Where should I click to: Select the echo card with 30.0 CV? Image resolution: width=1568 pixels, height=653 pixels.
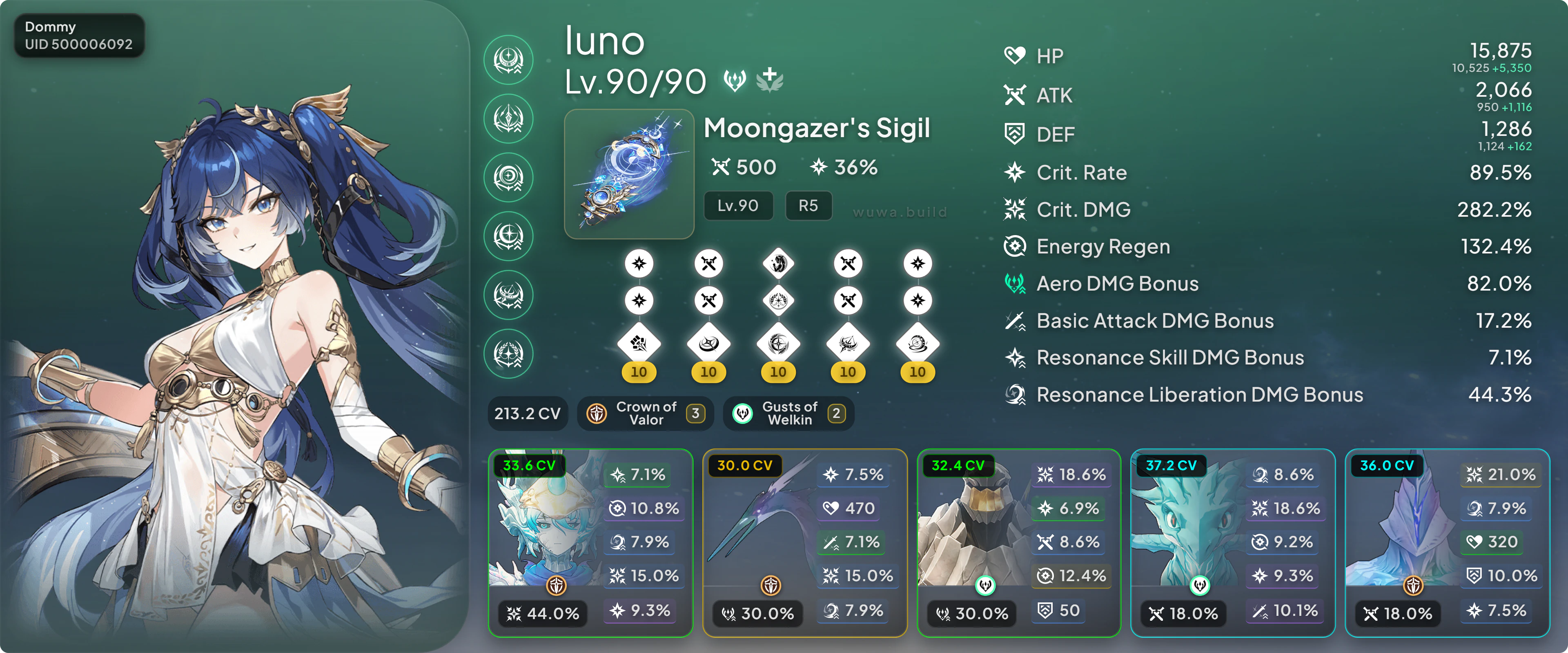click(804, 543)
